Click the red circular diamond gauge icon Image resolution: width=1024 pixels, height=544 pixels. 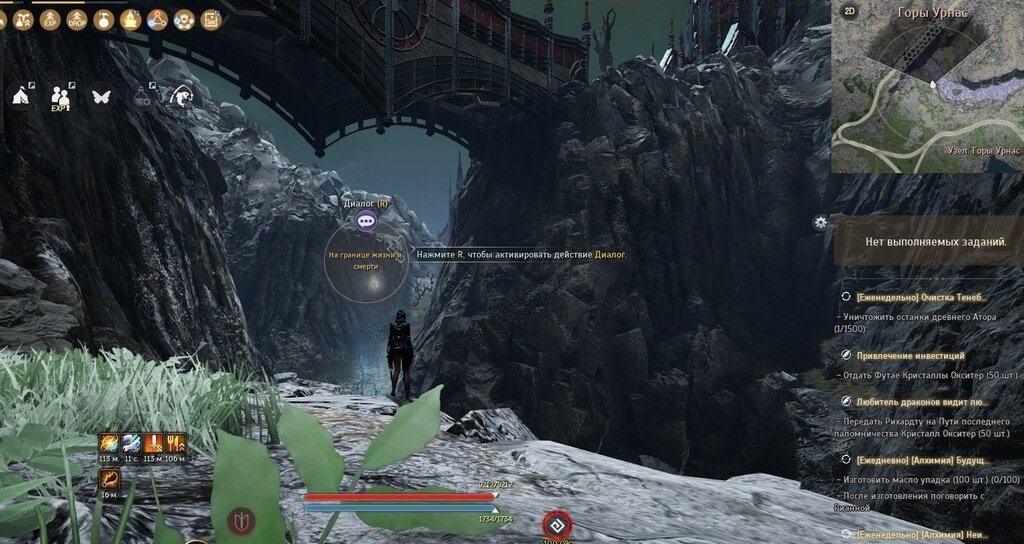pyautogui.click(x=557, y=524)
